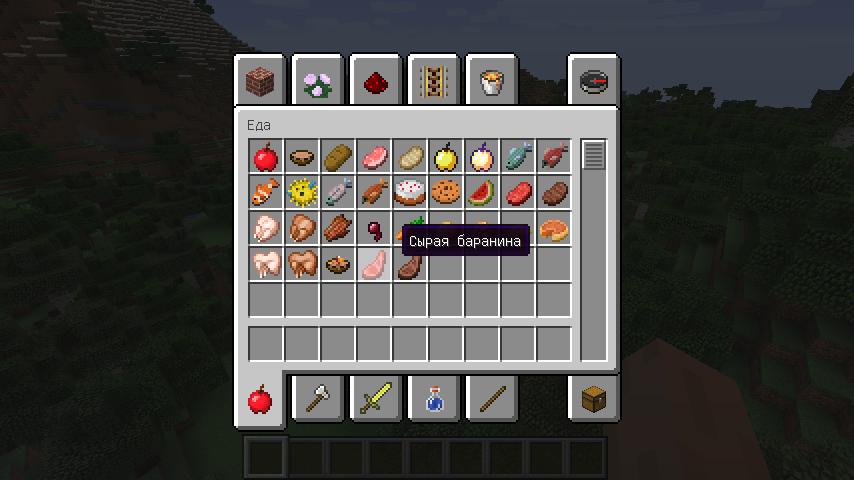Open the stick materials tab

click(491, 400)
